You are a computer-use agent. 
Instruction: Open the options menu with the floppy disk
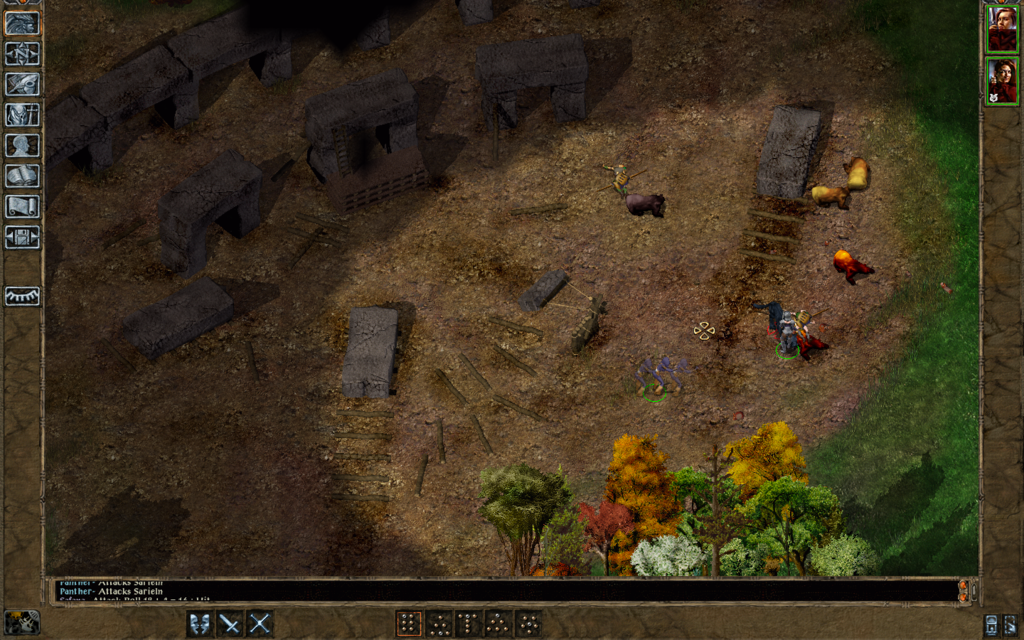pos(22,237)
